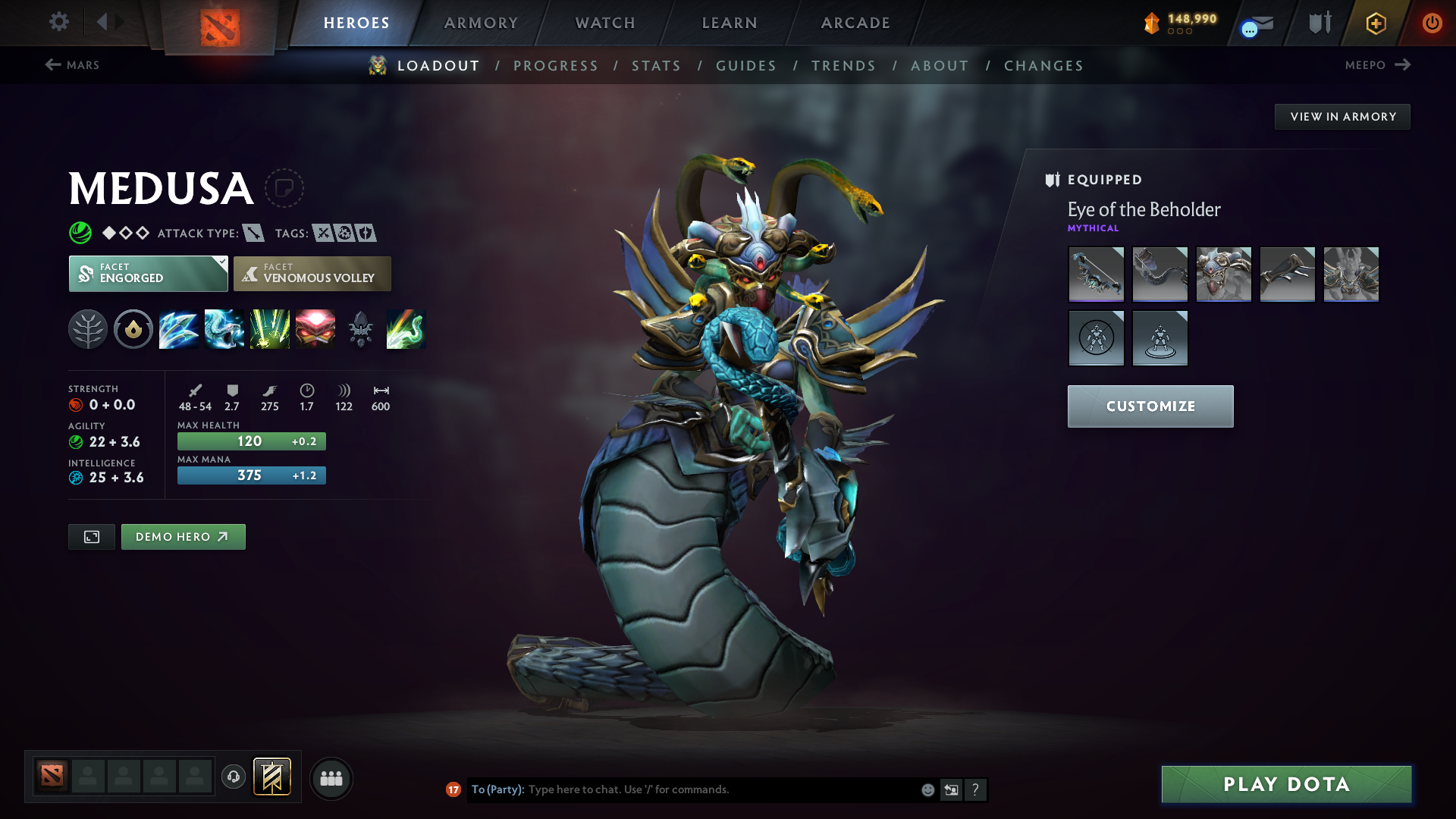Toggle the fullscreen portrait view next to Demo Hero

[91, 536]
